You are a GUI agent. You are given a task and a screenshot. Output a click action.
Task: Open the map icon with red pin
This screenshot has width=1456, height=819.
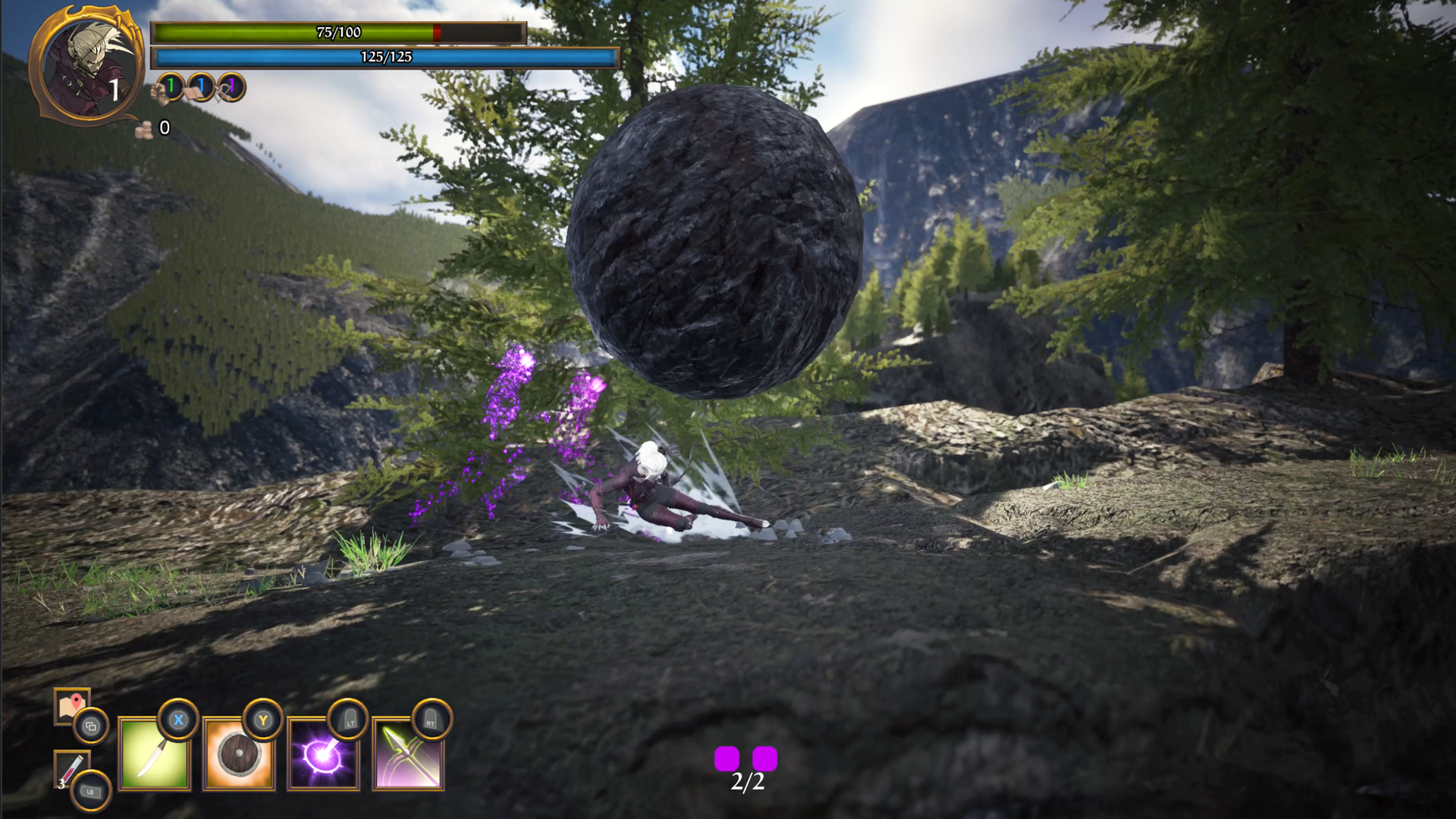point(71,706)
